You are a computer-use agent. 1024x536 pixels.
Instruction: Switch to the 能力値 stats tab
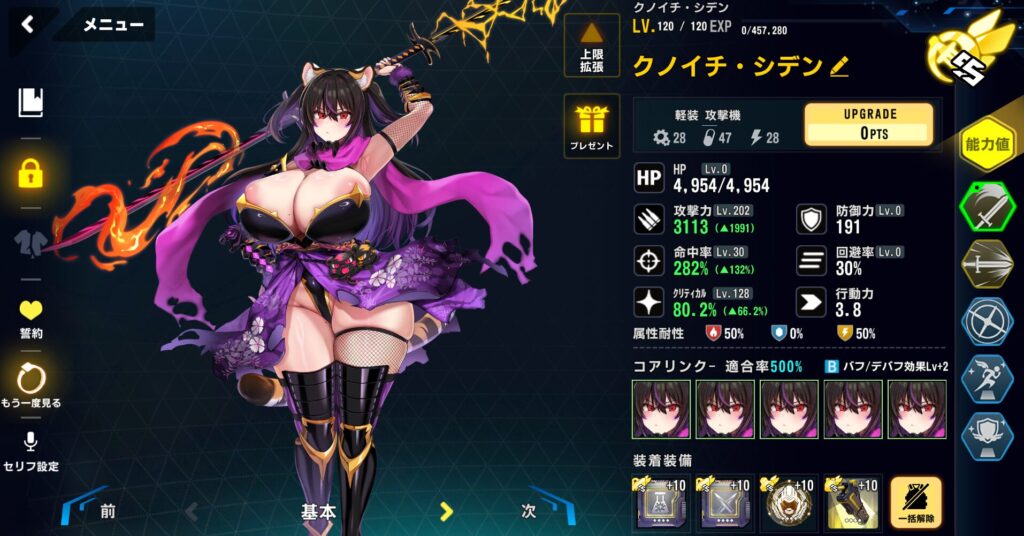tap(986, 144)
